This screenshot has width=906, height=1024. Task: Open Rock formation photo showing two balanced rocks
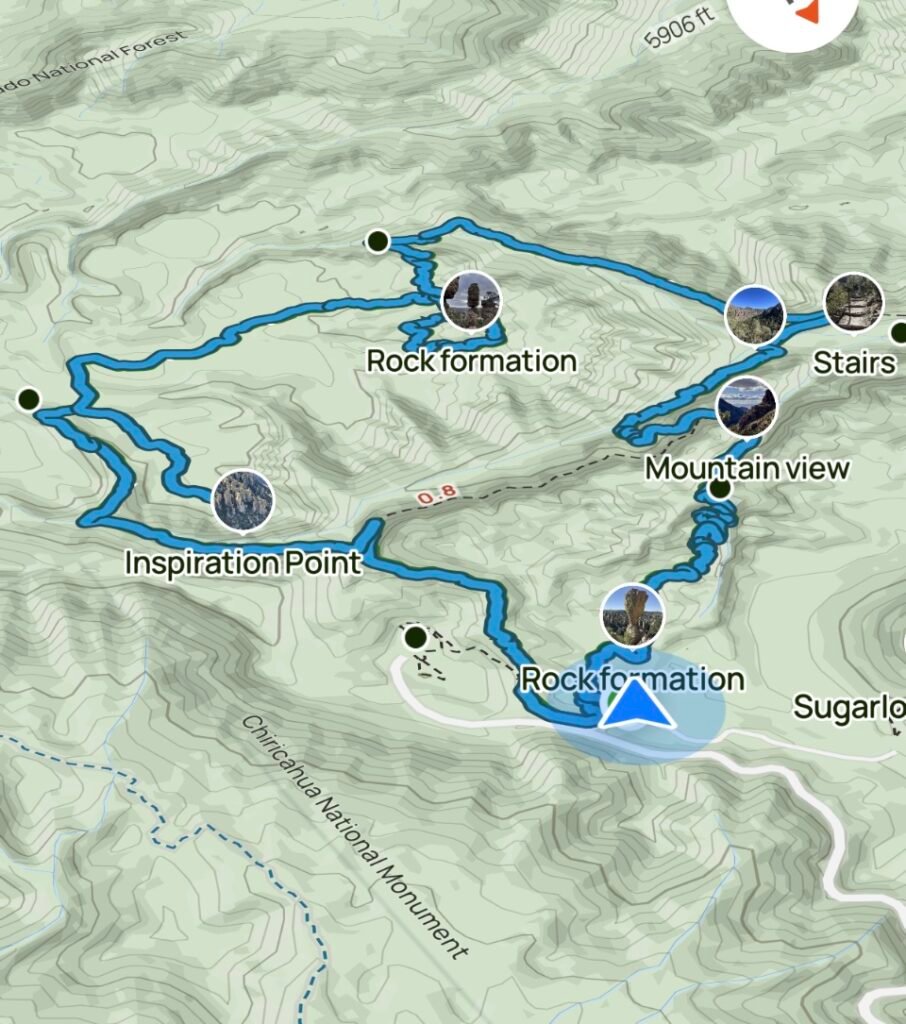(x=470, y=301)
